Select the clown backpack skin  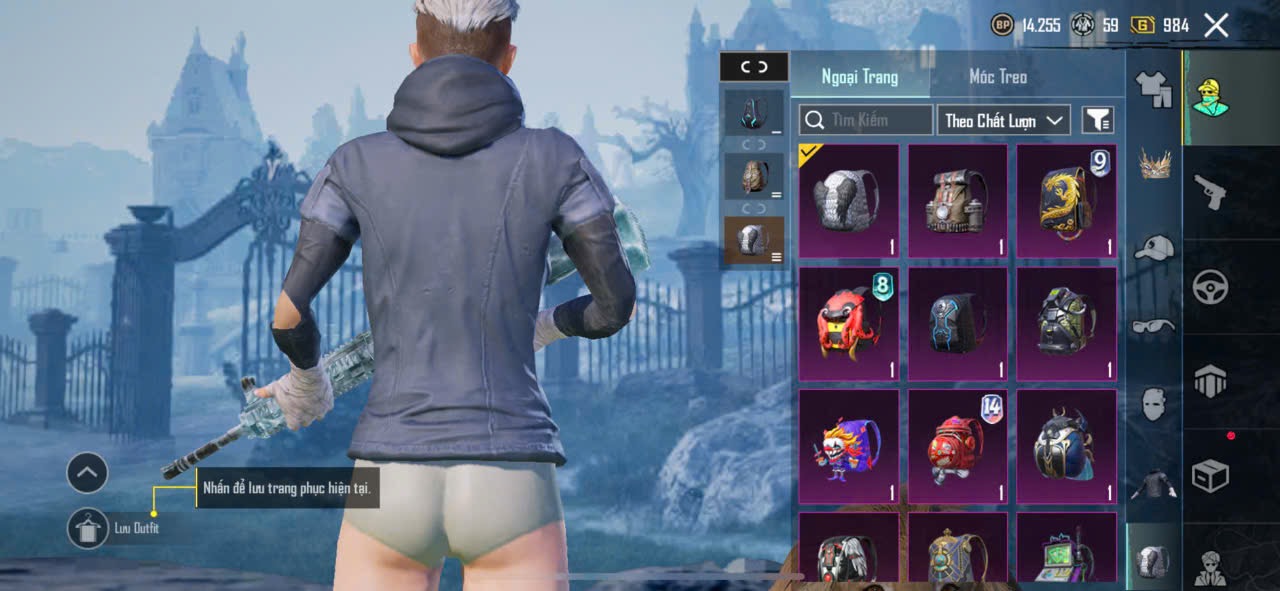849,446
